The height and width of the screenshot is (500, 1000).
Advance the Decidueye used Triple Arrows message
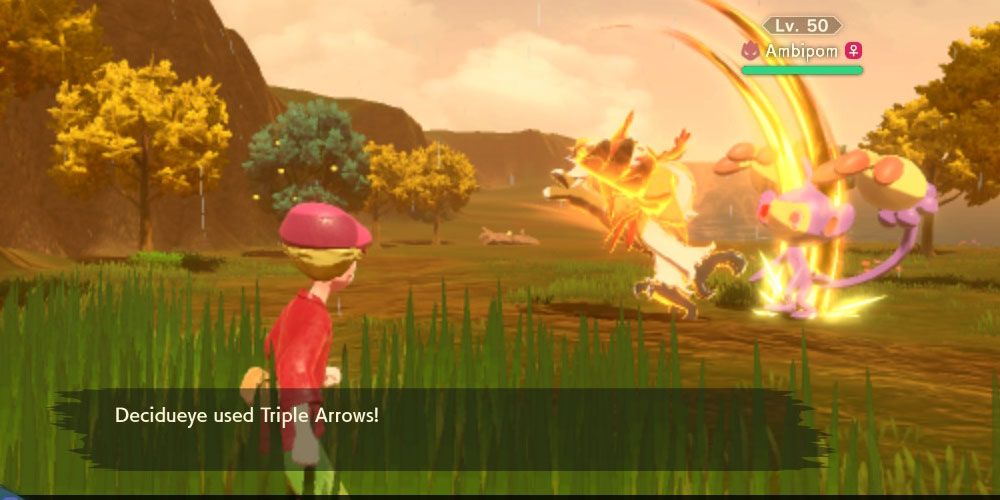440,428
